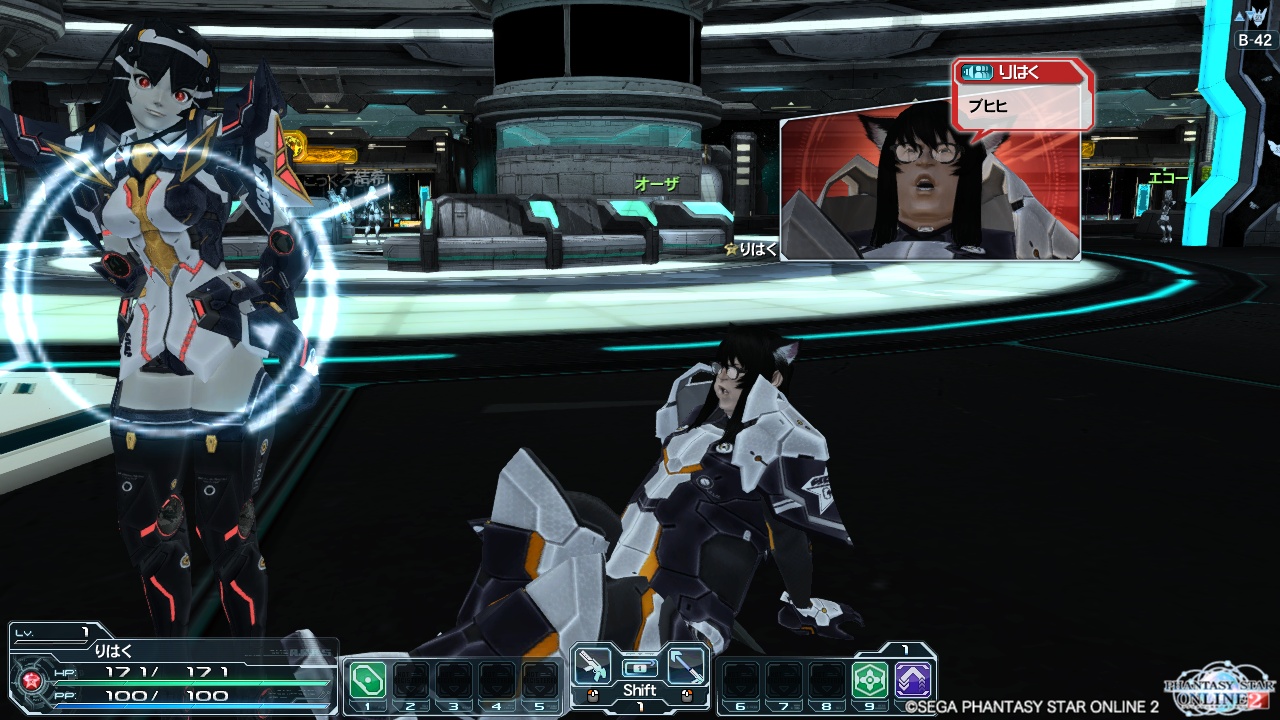Choose the blue launcher weapon action icon
Image resolution: width=1280 pixels, height=720 pixels.
click(686, 667)
